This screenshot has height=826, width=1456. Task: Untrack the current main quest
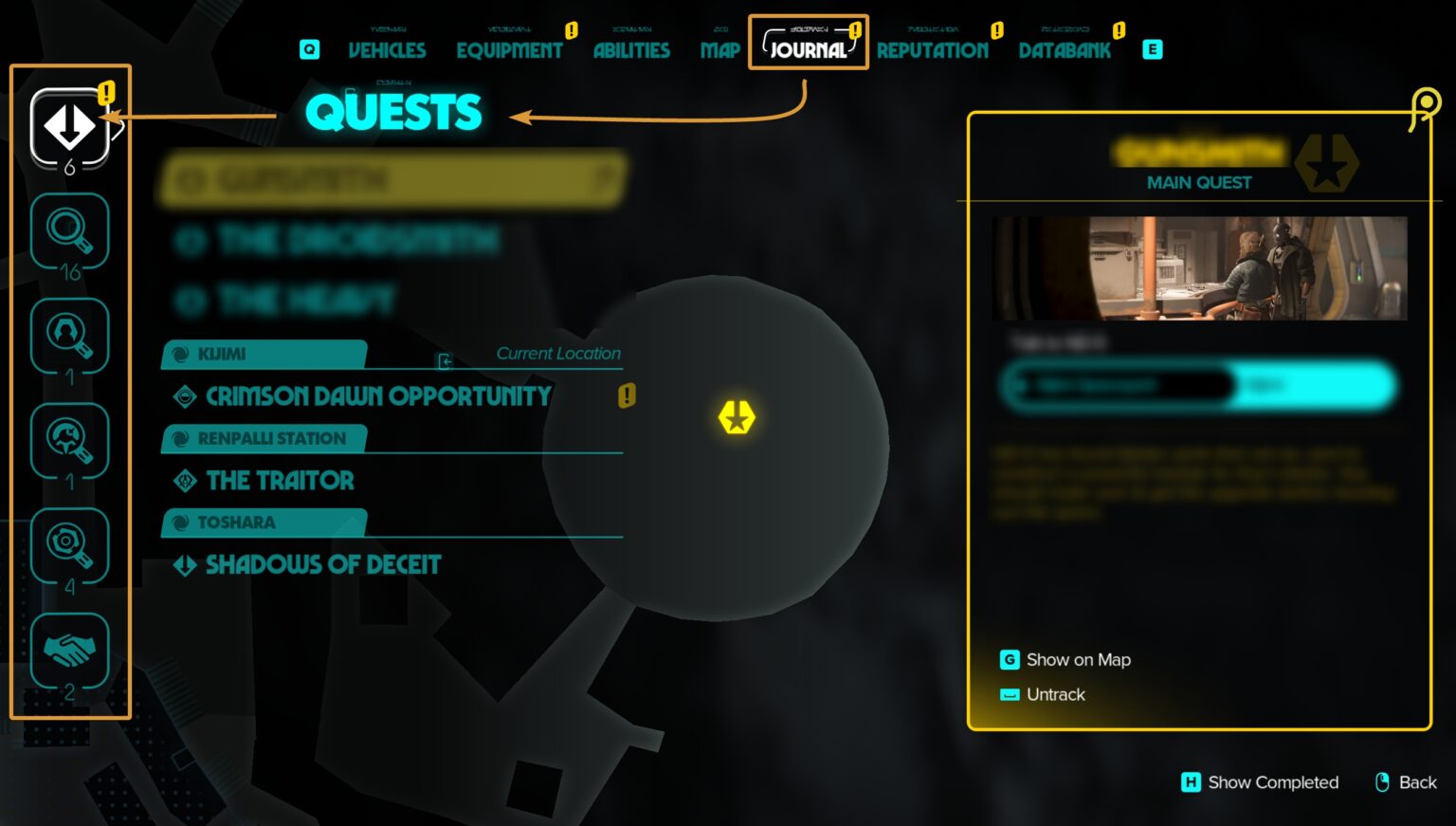click(1055, 694)
